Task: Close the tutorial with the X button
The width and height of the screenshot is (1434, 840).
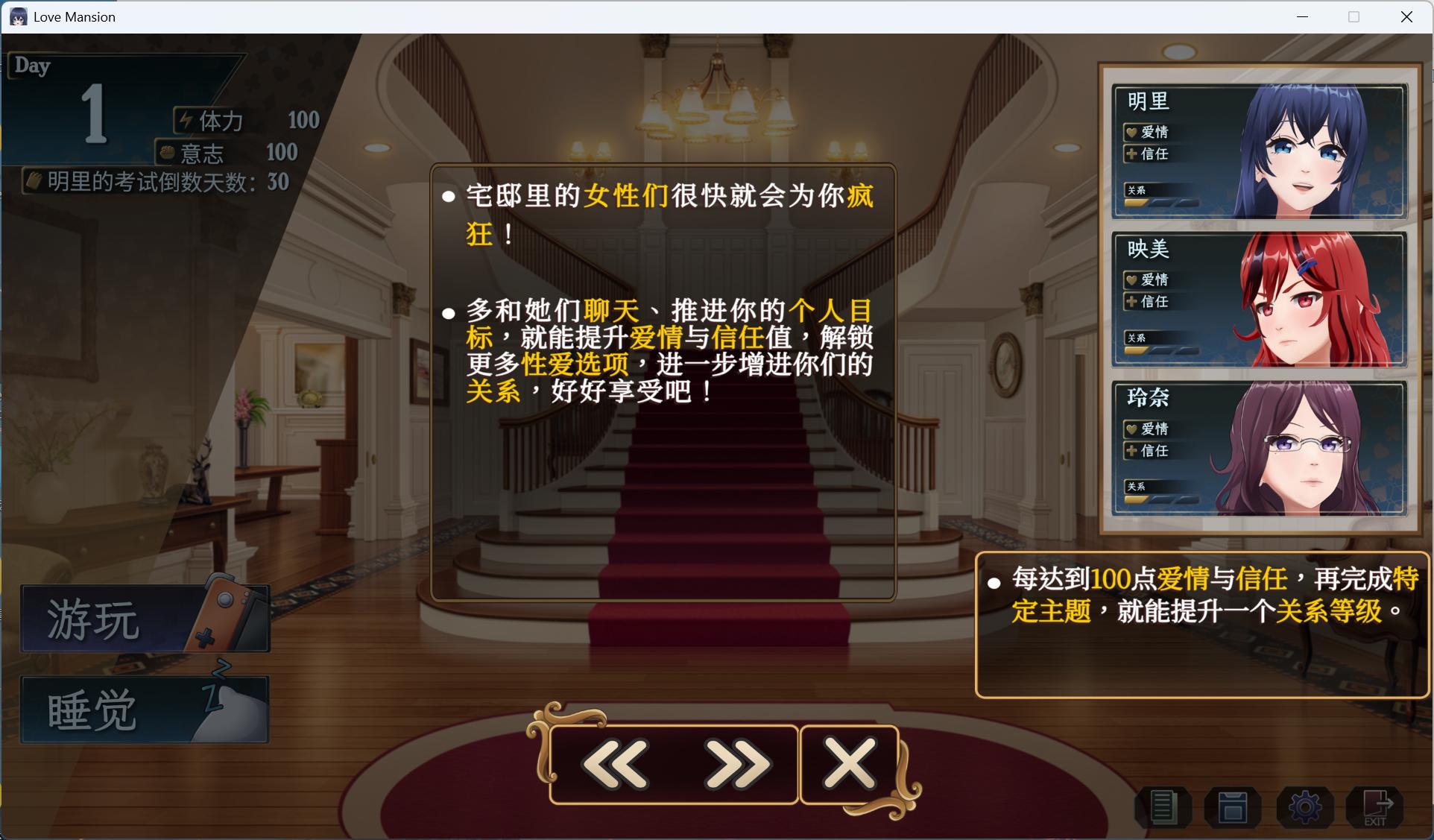Action: click(850, 763)
